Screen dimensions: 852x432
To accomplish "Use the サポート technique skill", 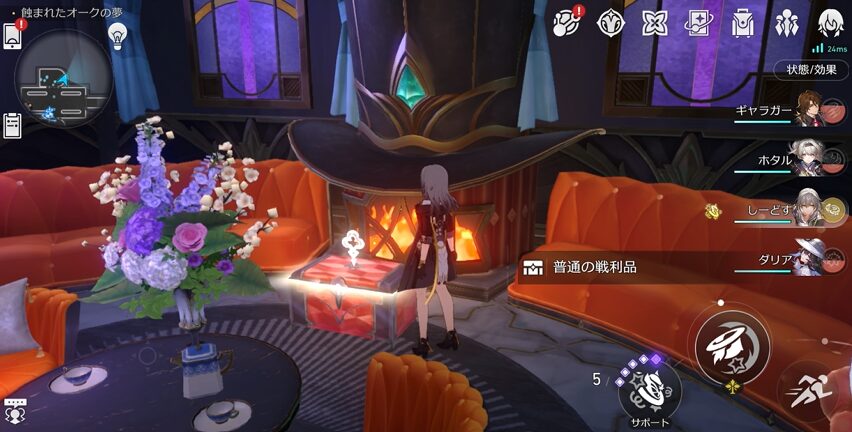I will [650, 386].
